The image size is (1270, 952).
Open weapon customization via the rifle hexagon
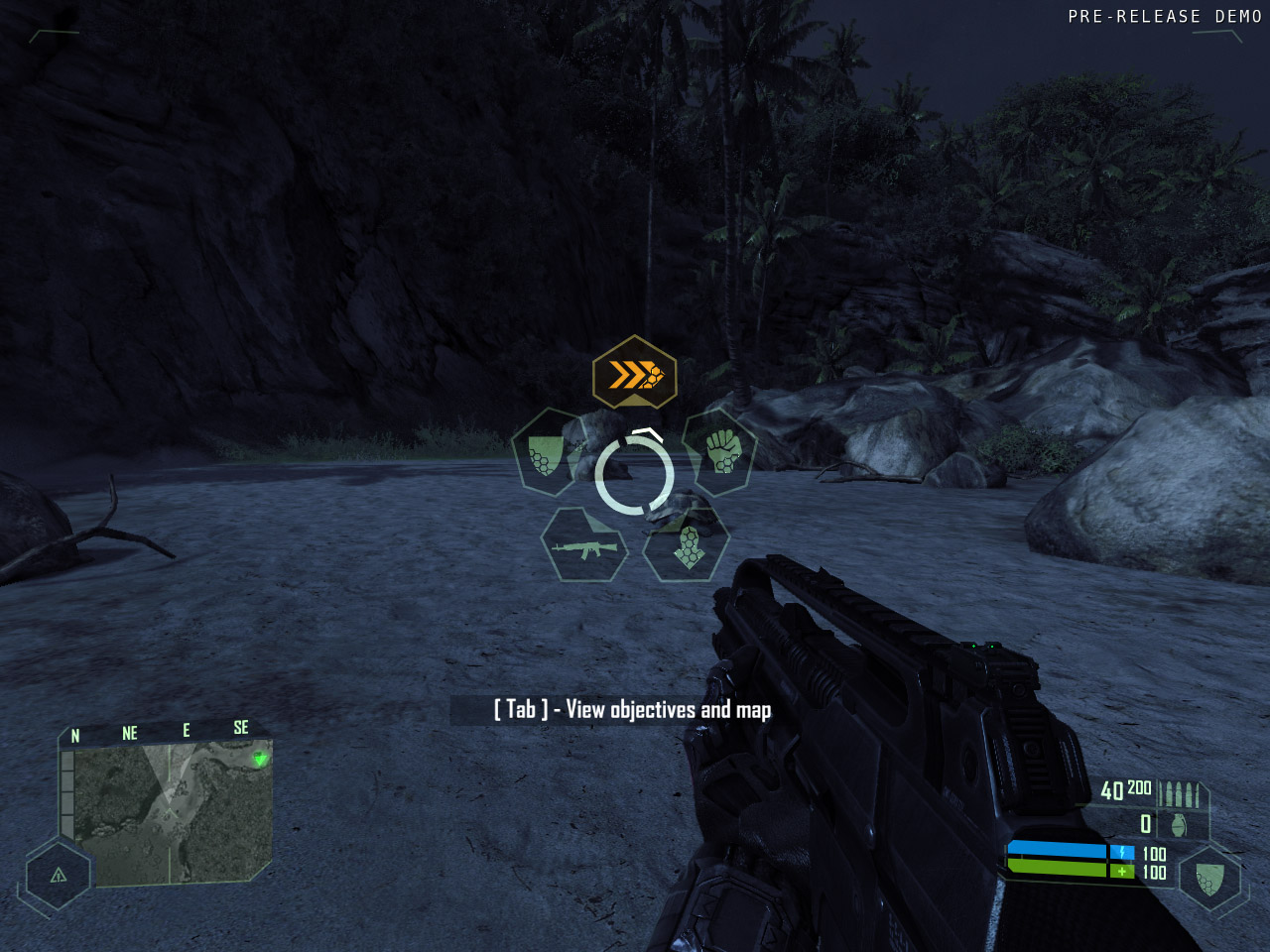point(584,546)
